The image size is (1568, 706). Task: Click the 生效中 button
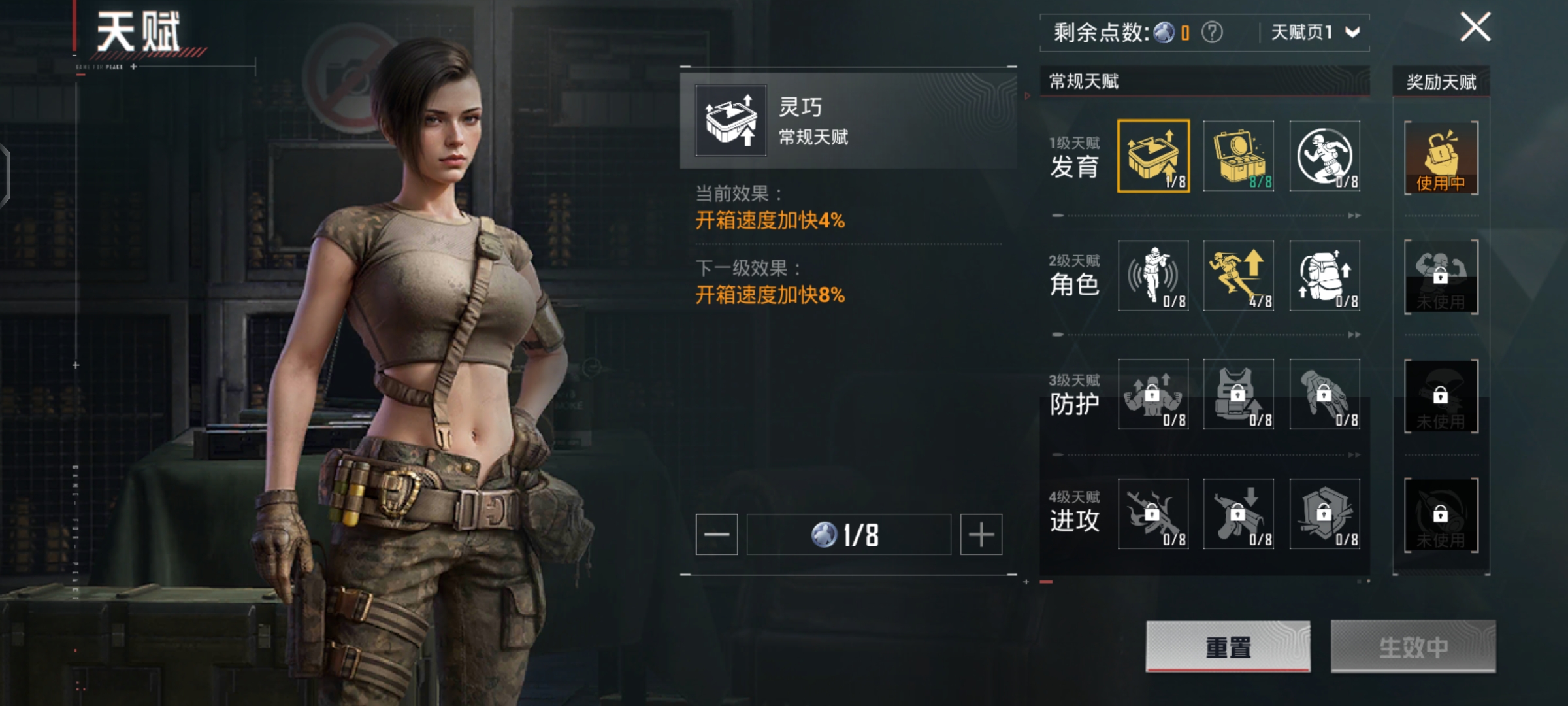[x=1413, y=646]
